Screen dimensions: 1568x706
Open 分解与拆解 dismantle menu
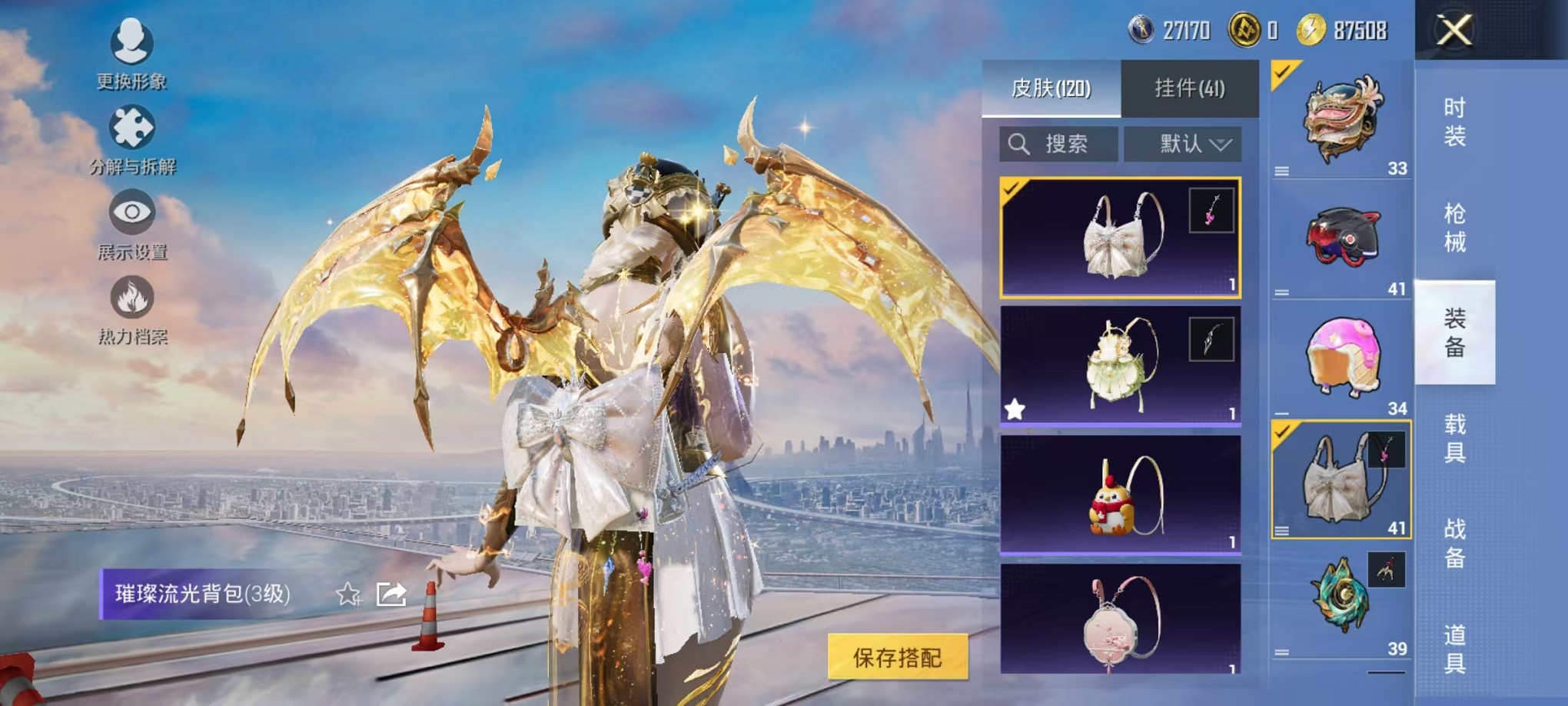(132, 138)
